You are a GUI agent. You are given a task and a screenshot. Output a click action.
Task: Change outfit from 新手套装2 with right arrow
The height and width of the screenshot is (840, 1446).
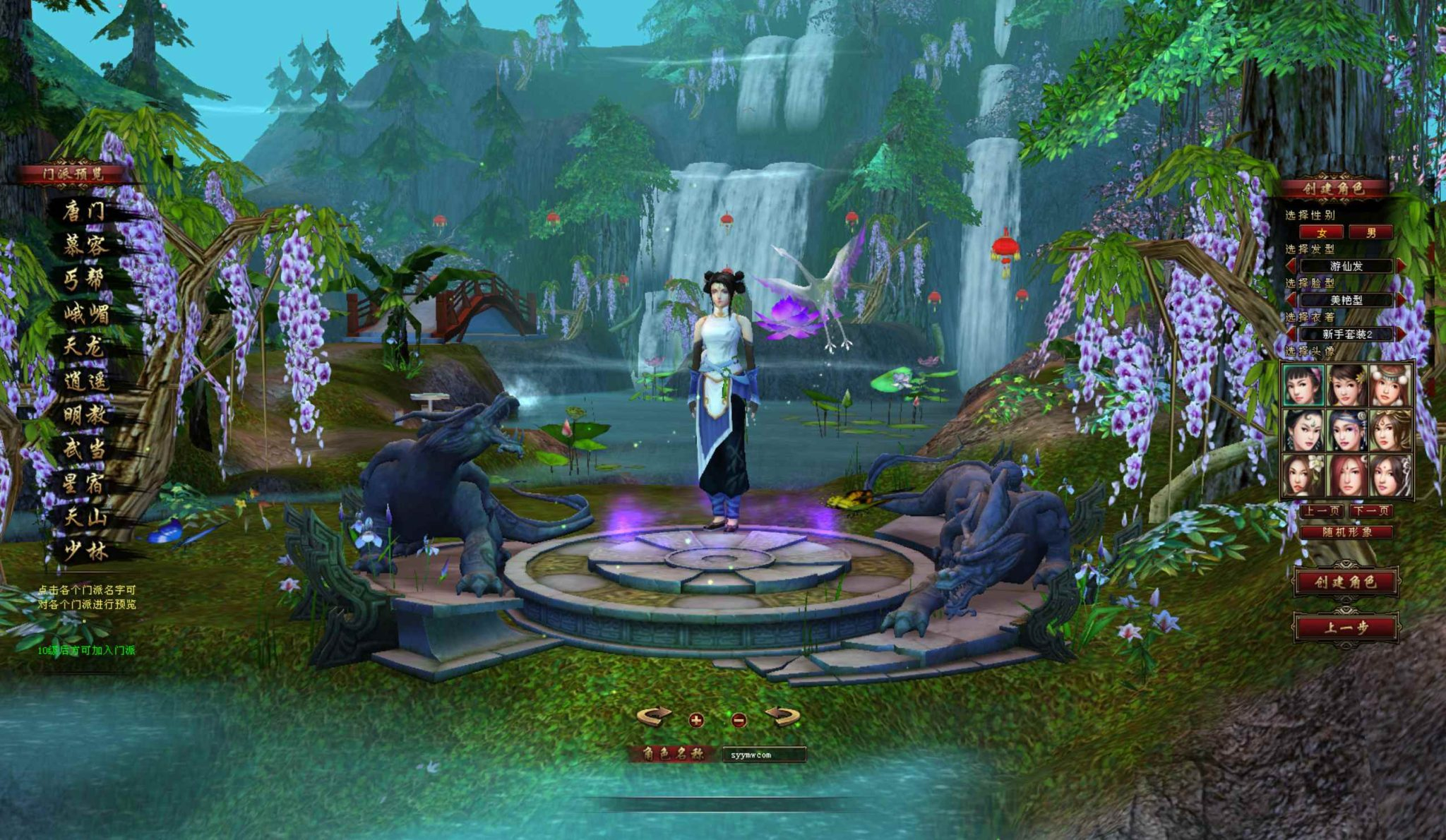pyautogui.click(x=1402, y=334)
